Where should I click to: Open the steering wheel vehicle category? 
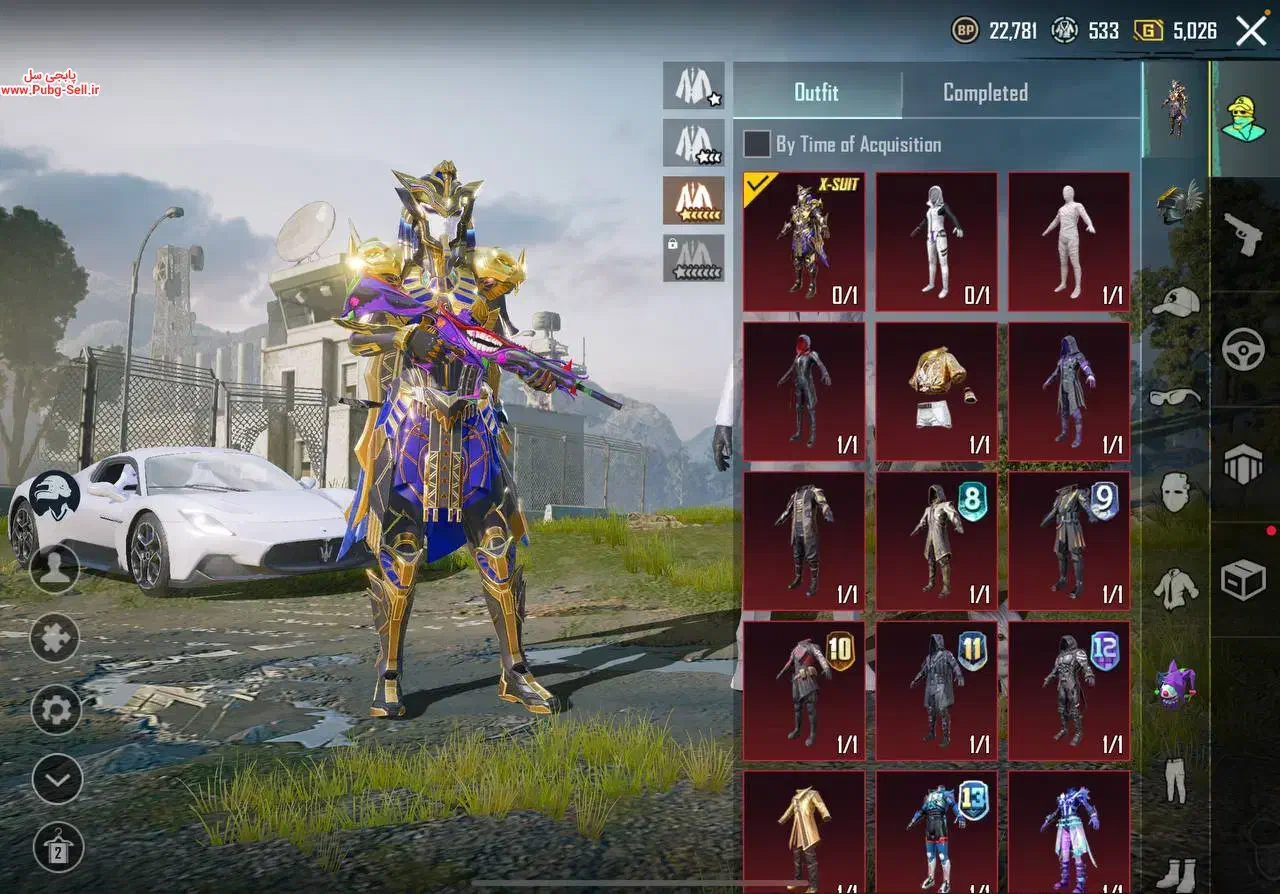(x=1244, y=349)
